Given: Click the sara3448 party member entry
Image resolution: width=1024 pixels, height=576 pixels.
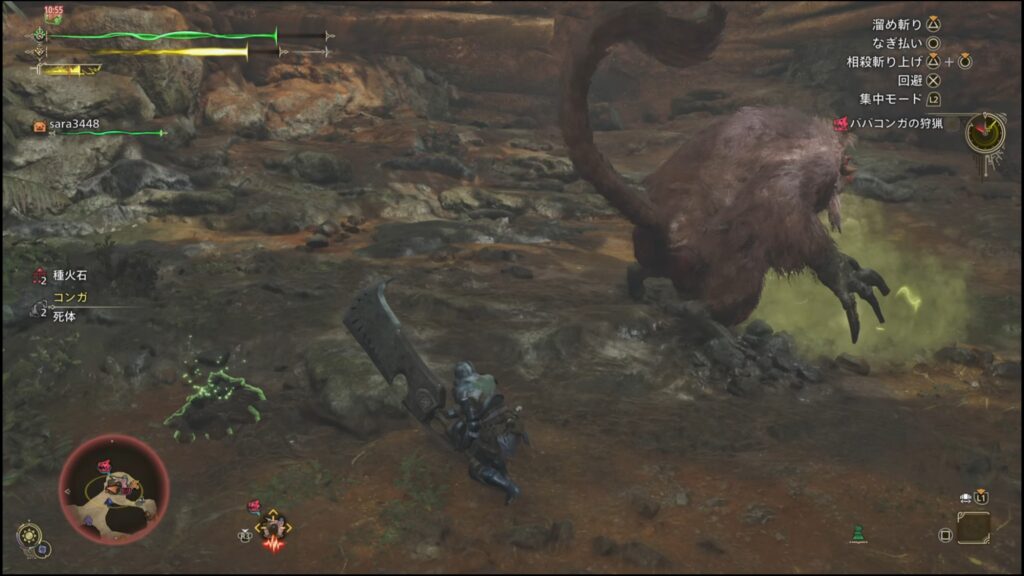Looking at the screenshot, I should click(x=74, y=125).
